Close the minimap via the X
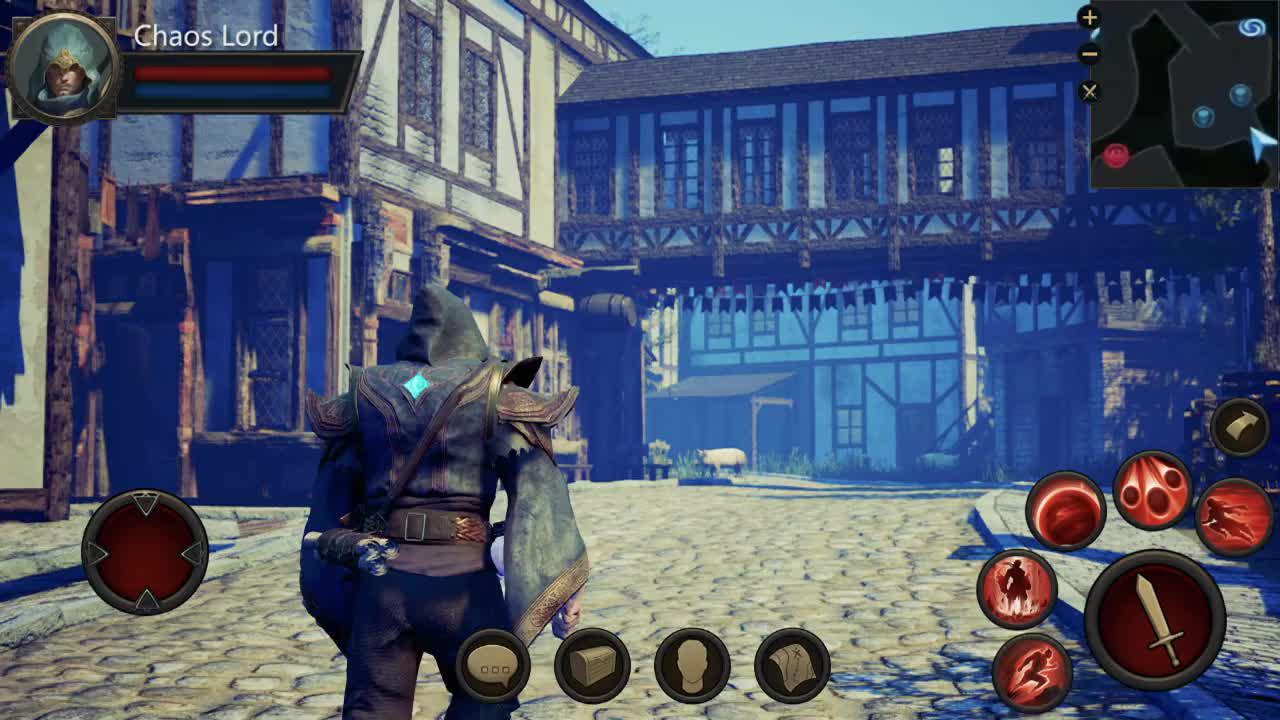1280x720 pixels. [x=1091, y=90]
